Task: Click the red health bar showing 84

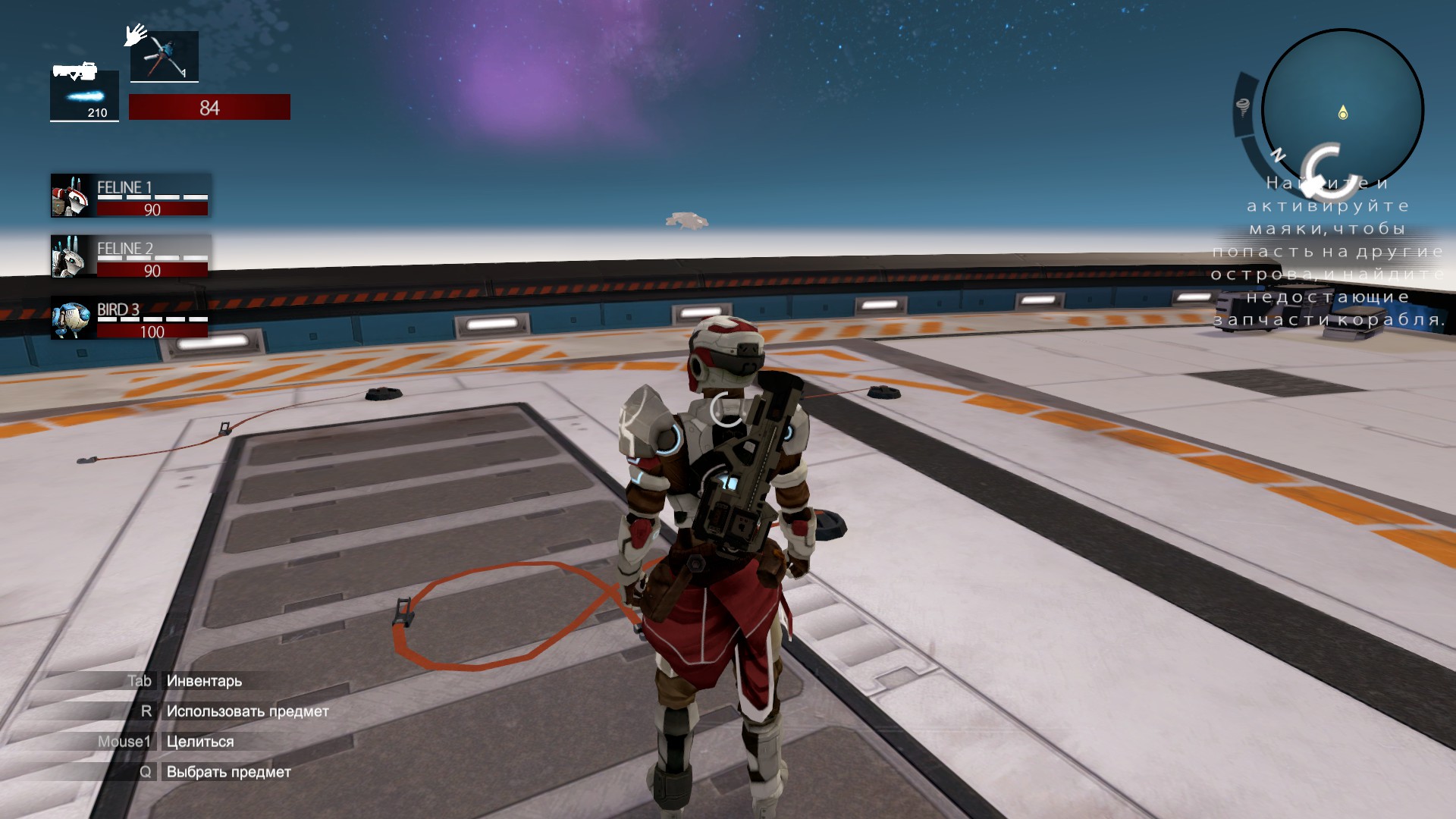Action: point(210,107)
